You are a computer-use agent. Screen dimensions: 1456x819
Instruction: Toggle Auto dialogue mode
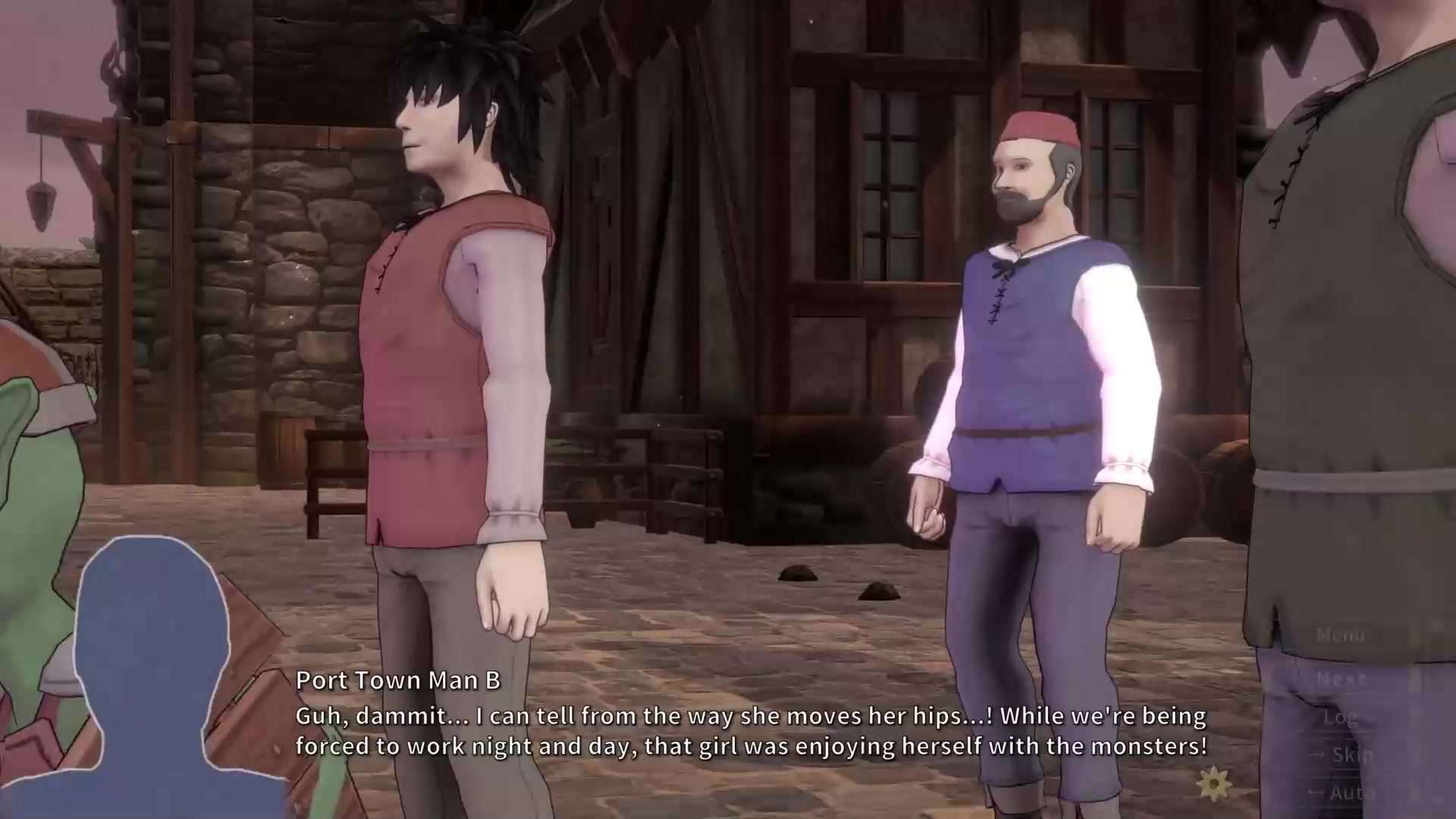click(1351, 792)
